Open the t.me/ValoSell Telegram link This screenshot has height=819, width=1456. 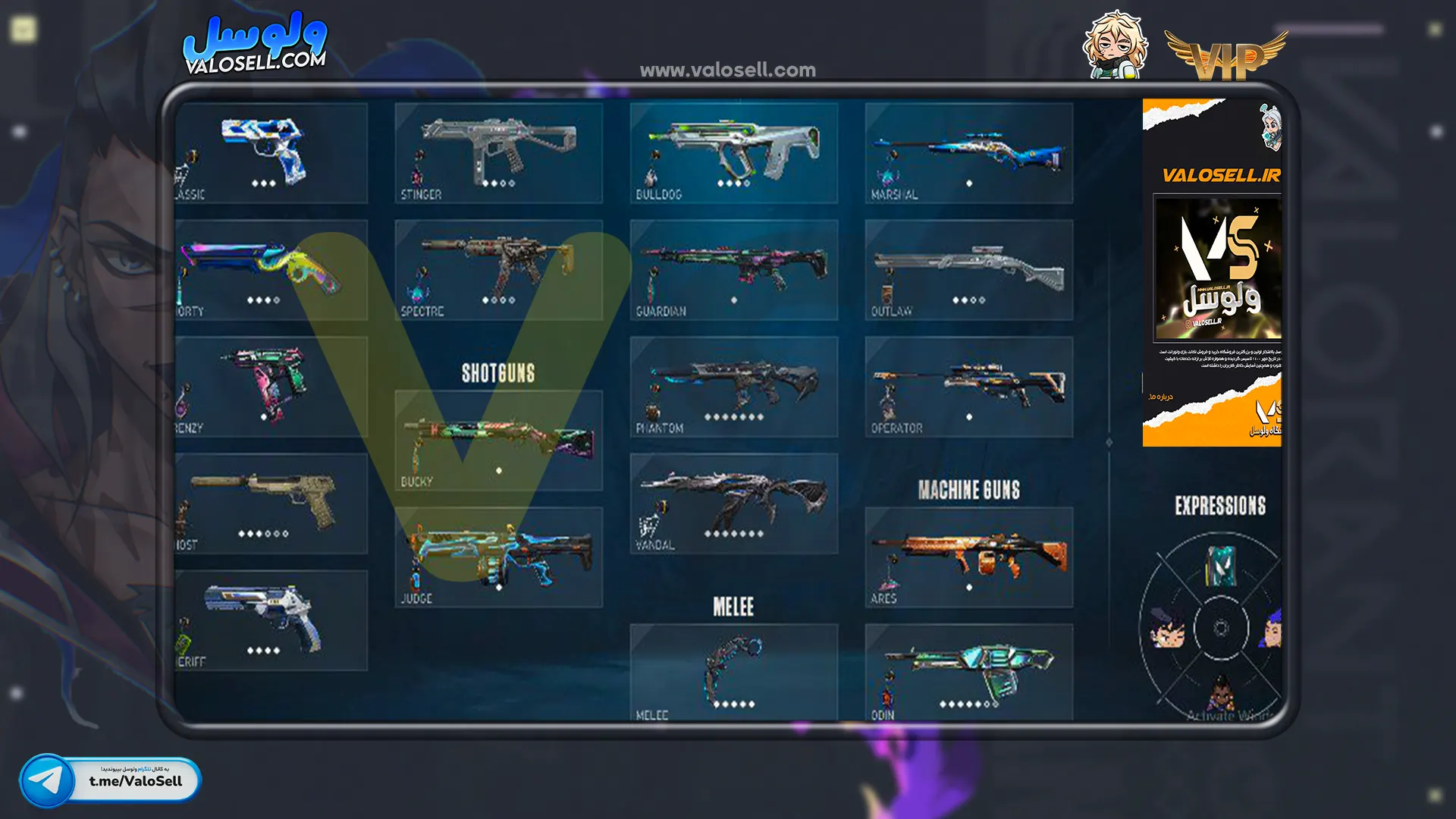(111, 780)
